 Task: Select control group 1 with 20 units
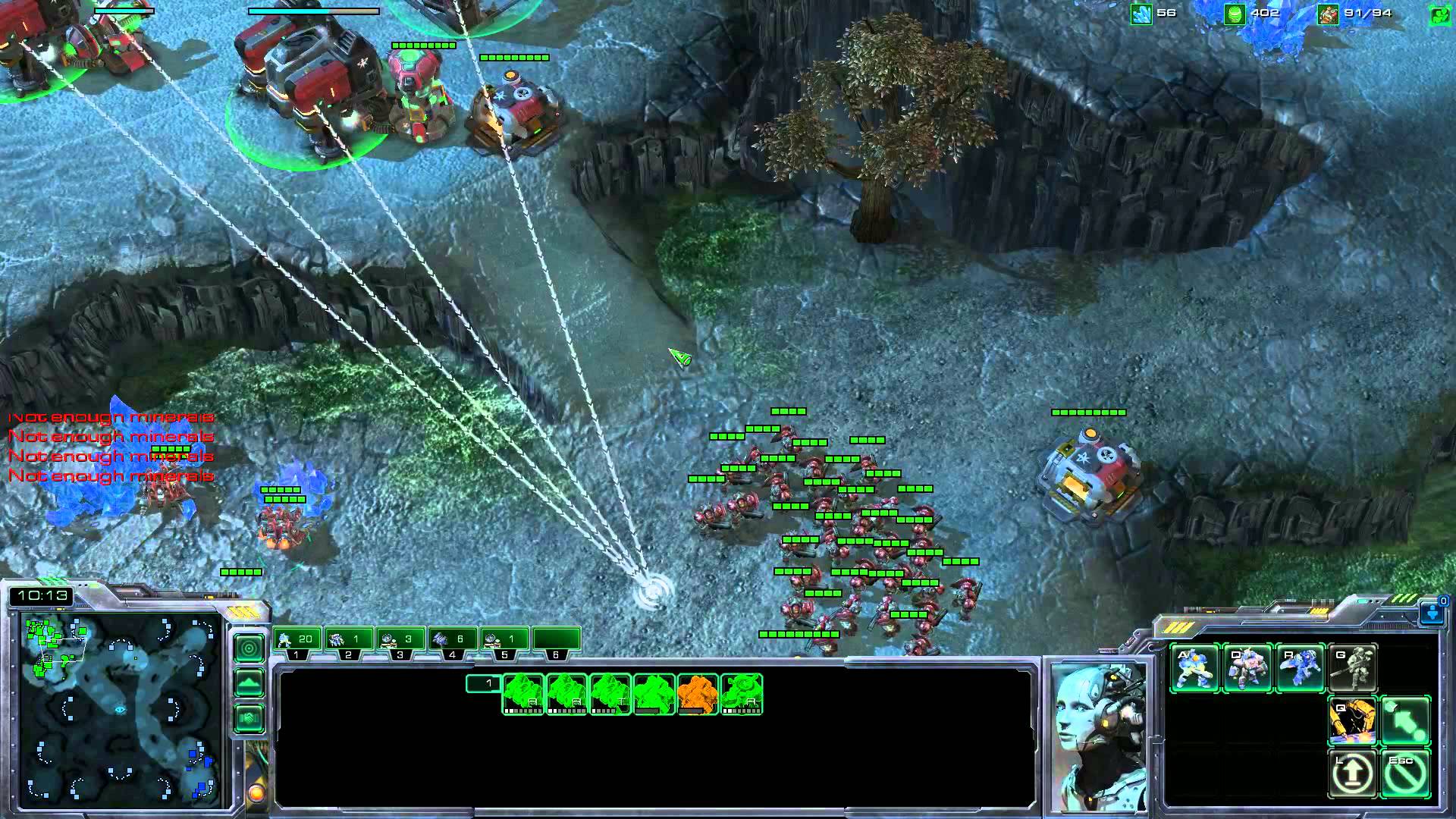tap(297, 640)
